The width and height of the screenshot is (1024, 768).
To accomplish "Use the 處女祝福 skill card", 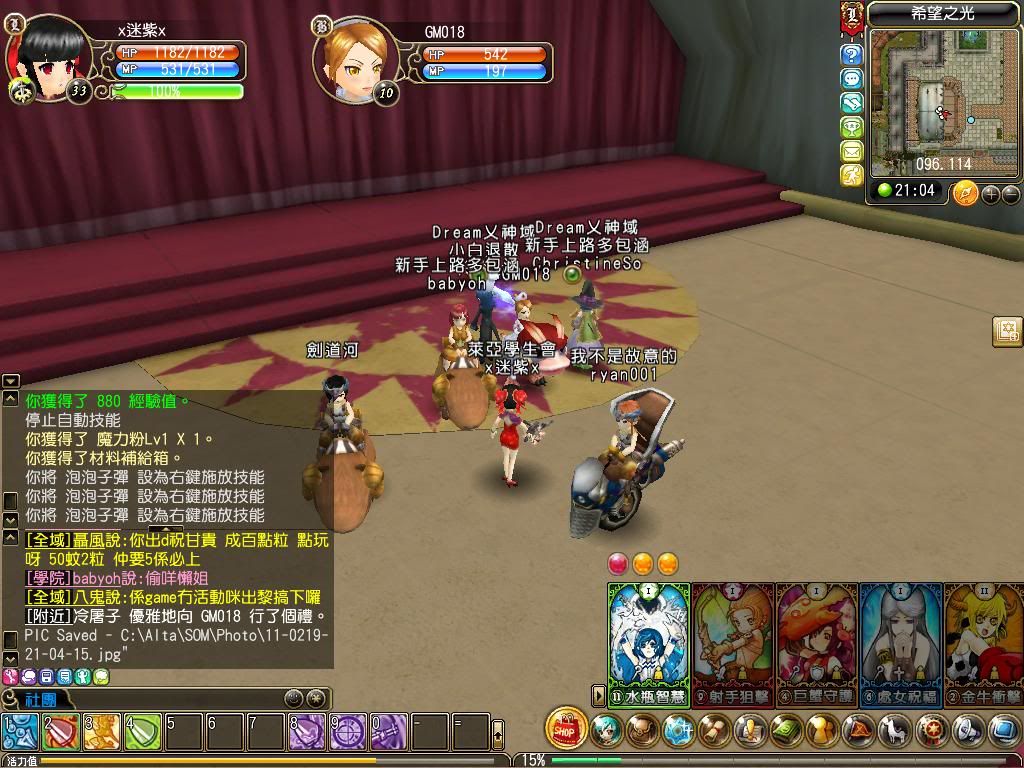I will [x=901, y=640].
